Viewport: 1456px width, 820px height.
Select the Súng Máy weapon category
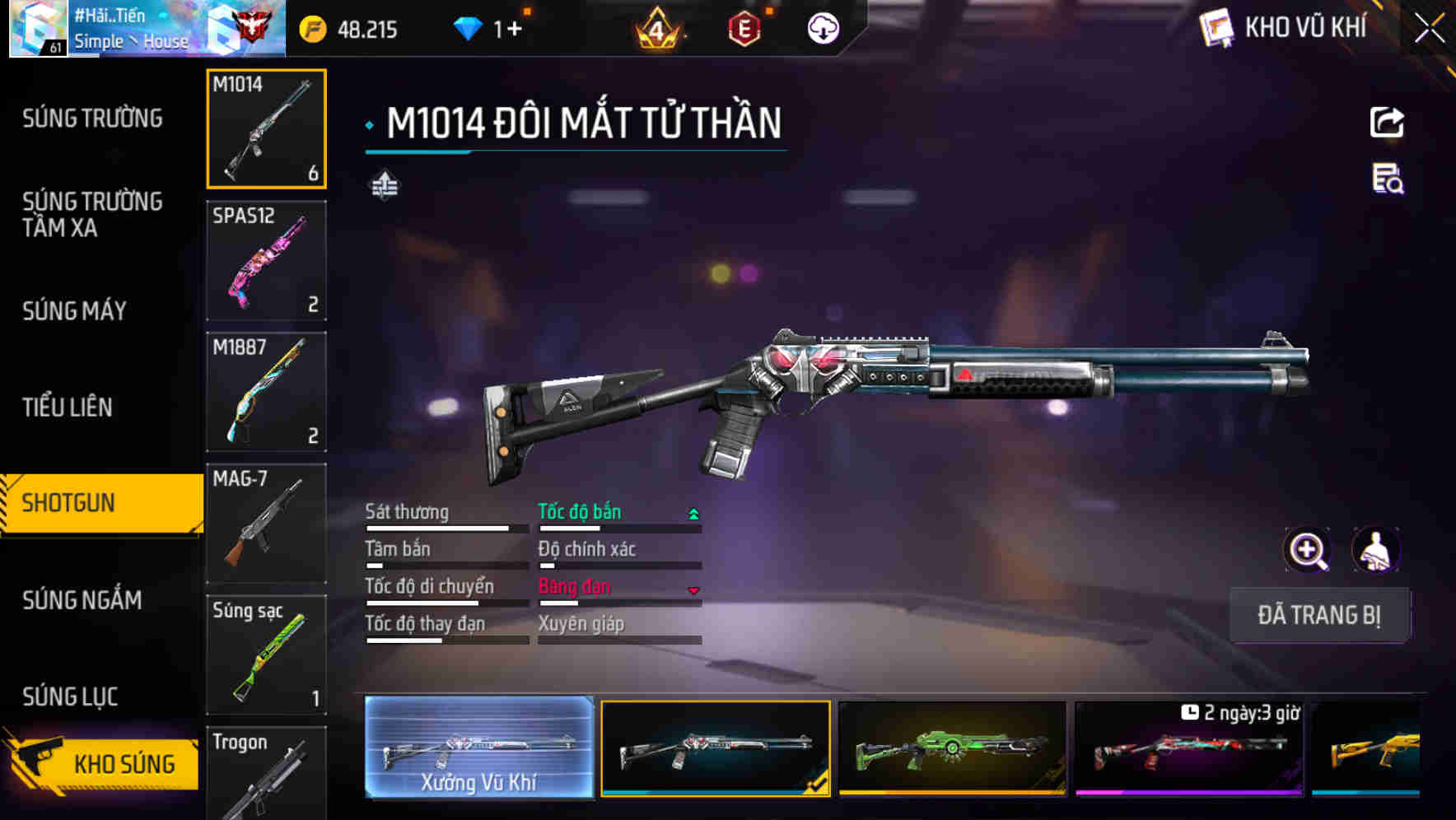[x=75, y=310]
